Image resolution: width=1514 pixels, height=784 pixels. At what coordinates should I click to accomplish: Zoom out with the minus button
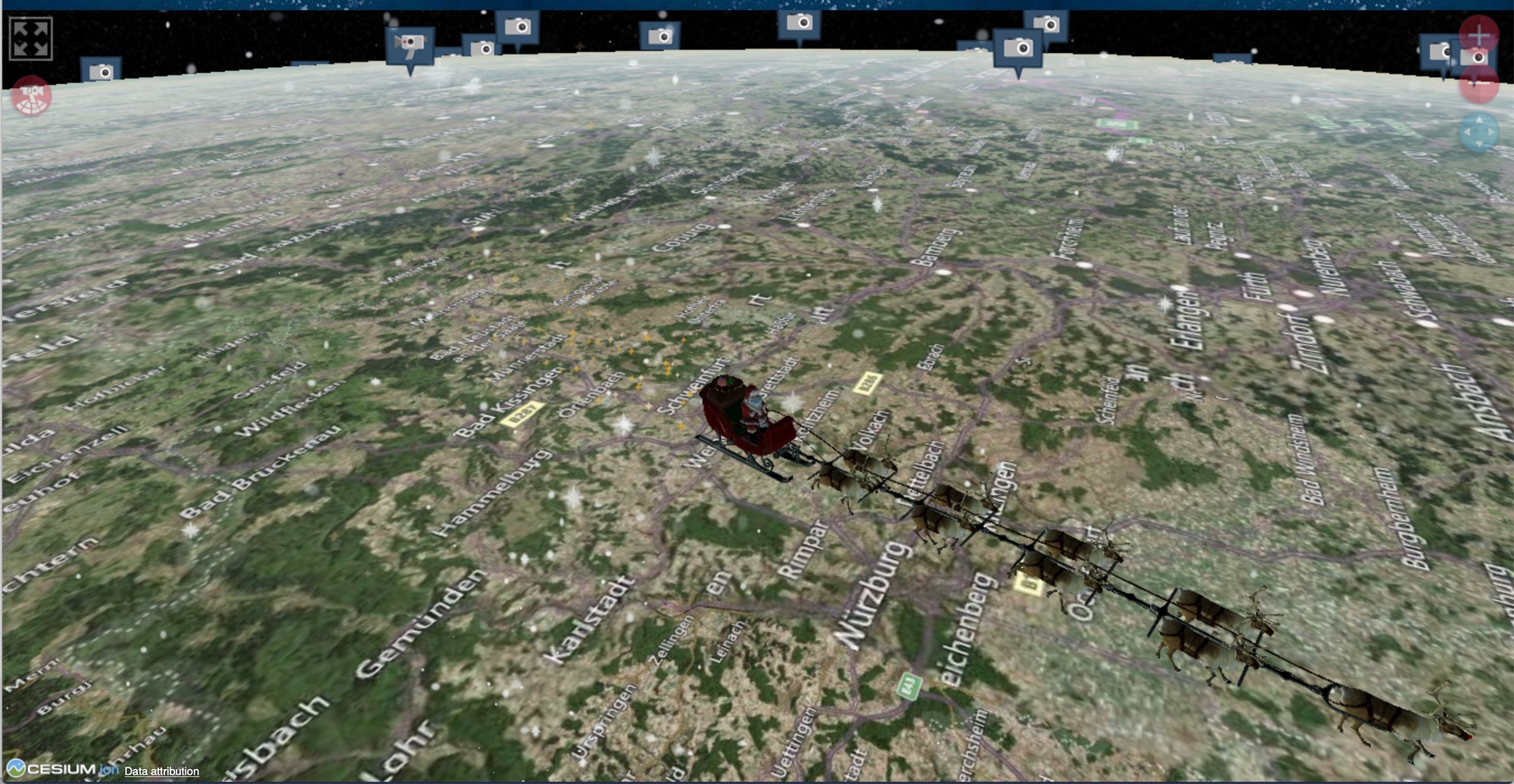point(1478,83)
